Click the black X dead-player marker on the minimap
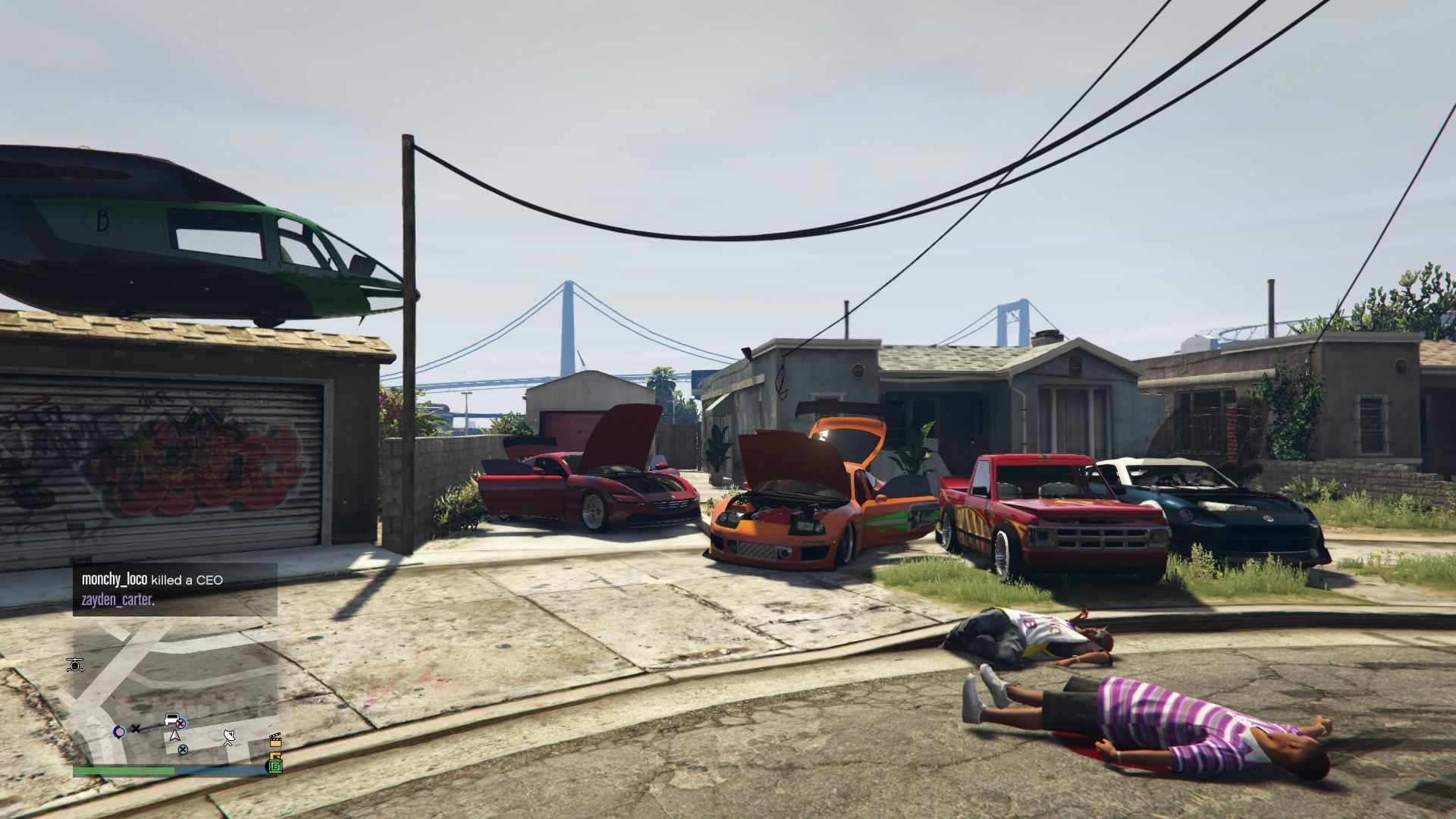The height and width of the screenshot is (819, 1456). click(136, 729)
